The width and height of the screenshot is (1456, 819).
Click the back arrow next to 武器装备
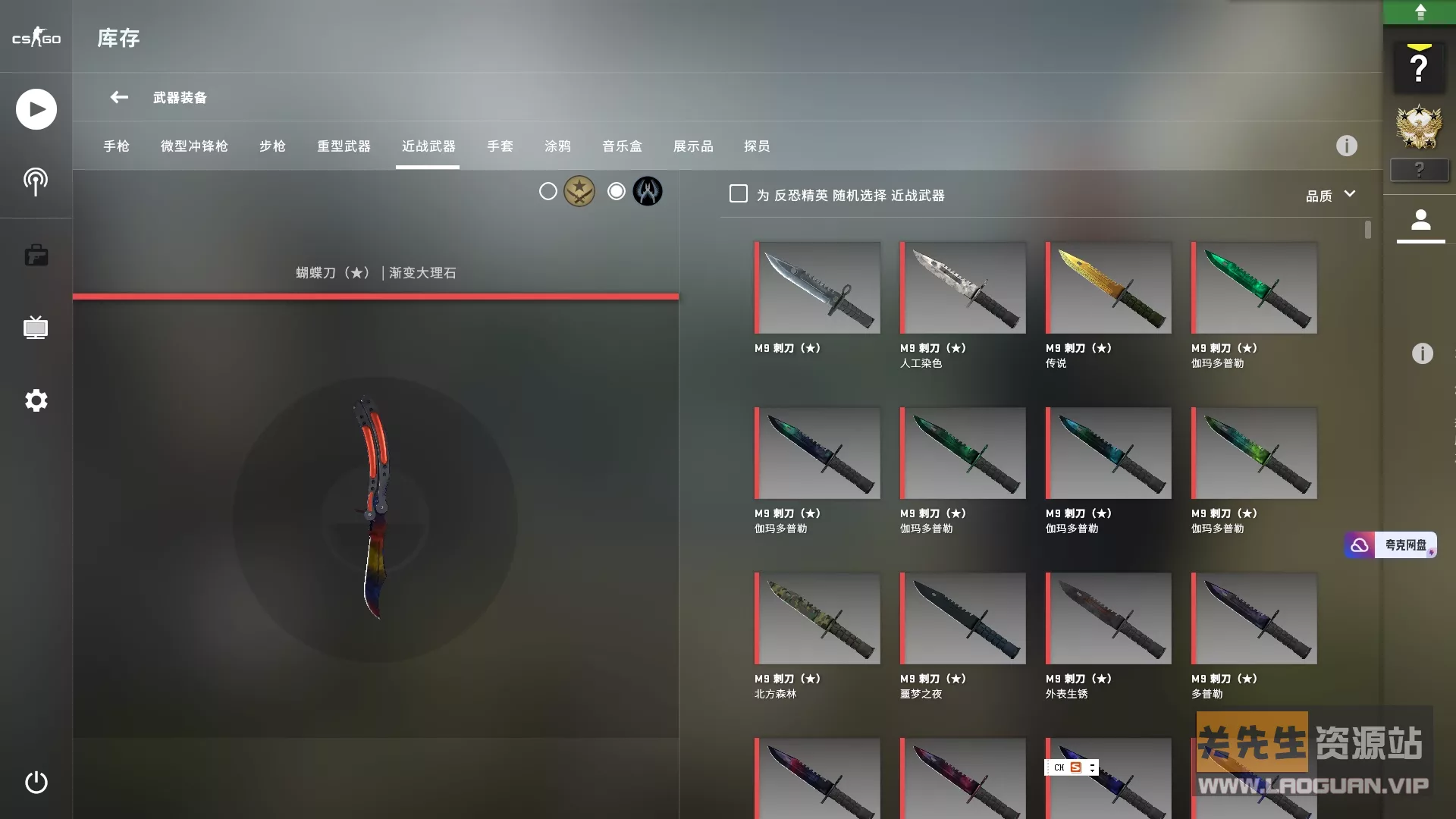118,97
